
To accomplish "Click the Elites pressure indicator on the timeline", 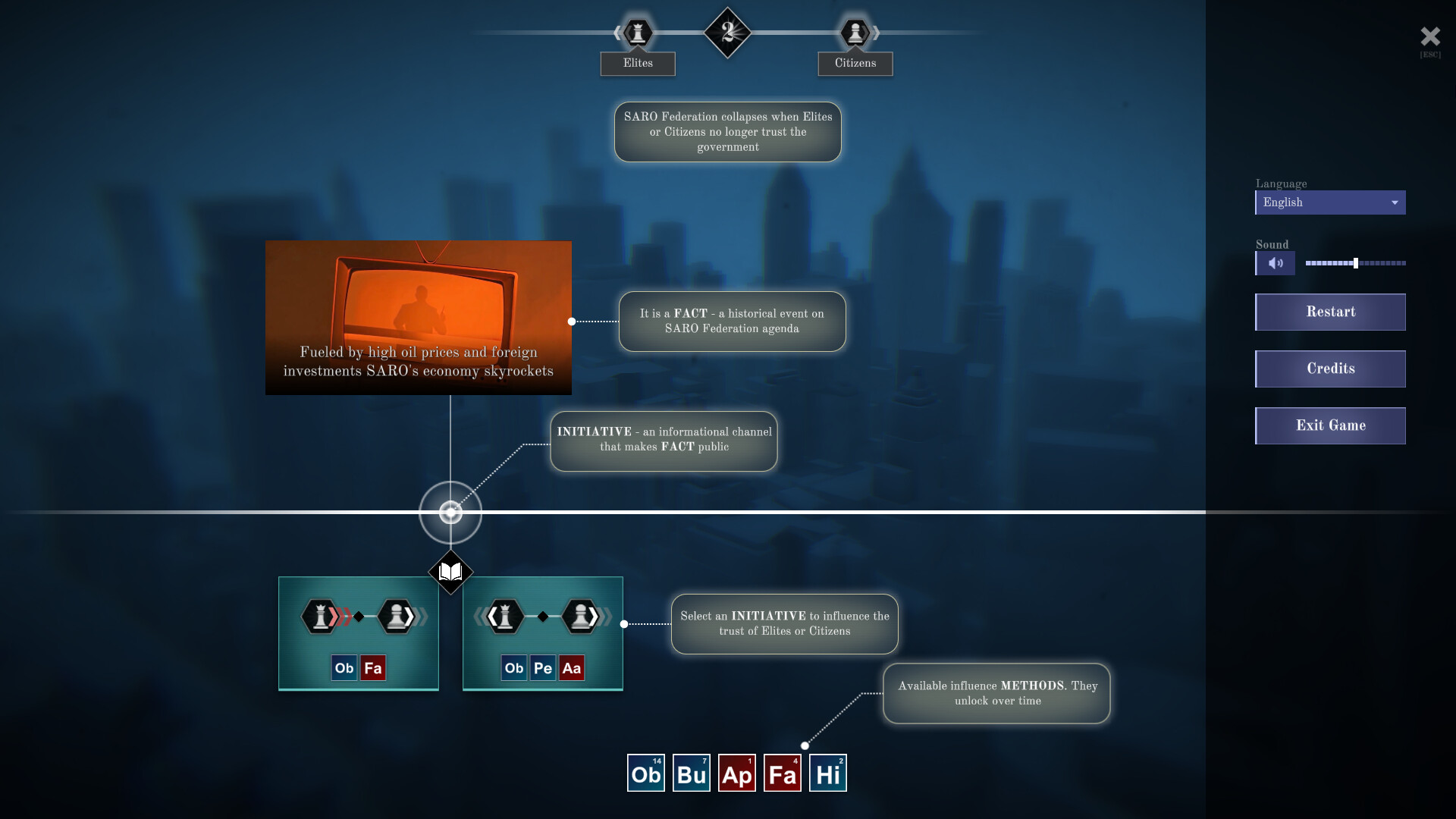I will (637, 33).
